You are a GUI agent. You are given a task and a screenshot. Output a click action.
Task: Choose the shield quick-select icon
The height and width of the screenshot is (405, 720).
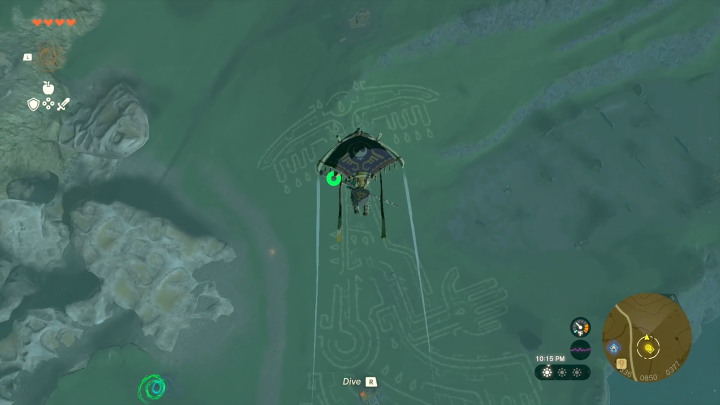click(x=33, y=103)
